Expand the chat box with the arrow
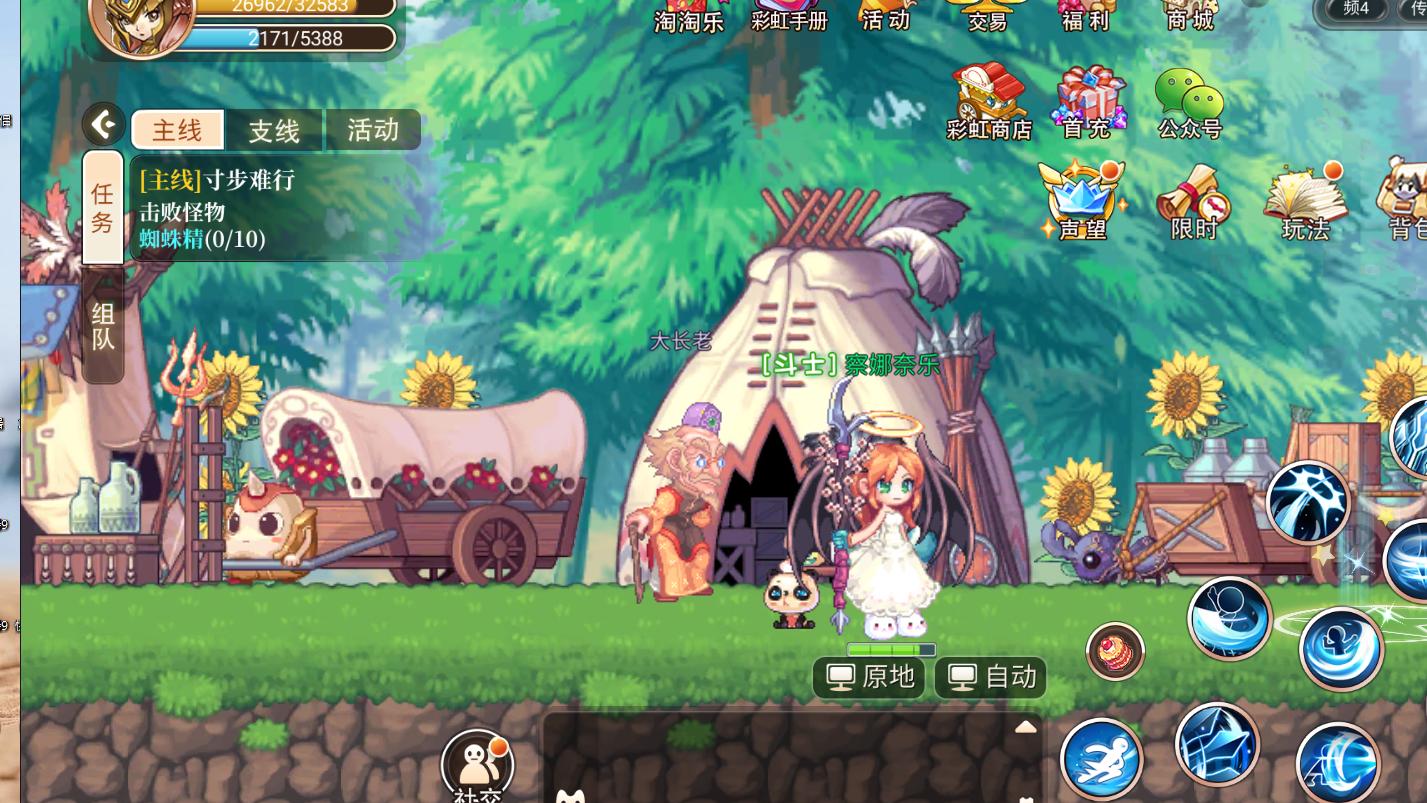Image resolution: width=1427 pixels, height=803 pixels. [x=1025, y=727]
